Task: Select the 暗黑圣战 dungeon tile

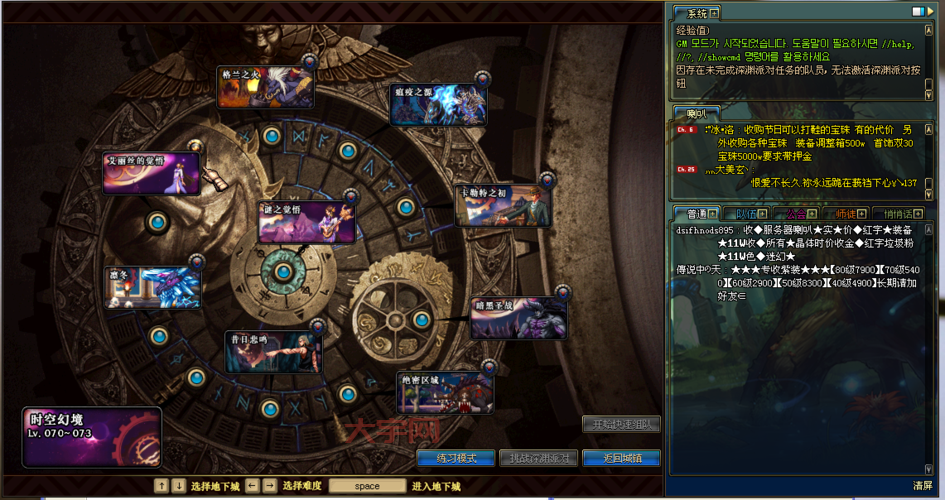Action: pos(518,317)
